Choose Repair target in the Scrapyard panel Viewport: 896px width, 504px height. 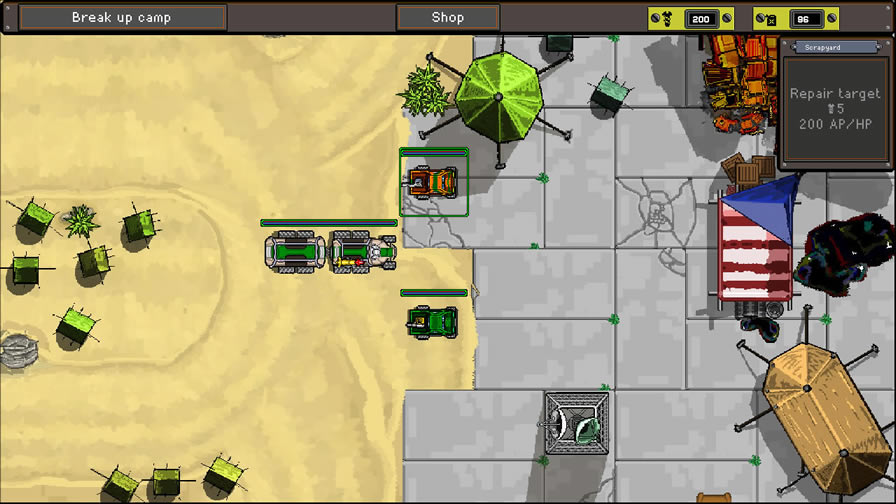835,109
